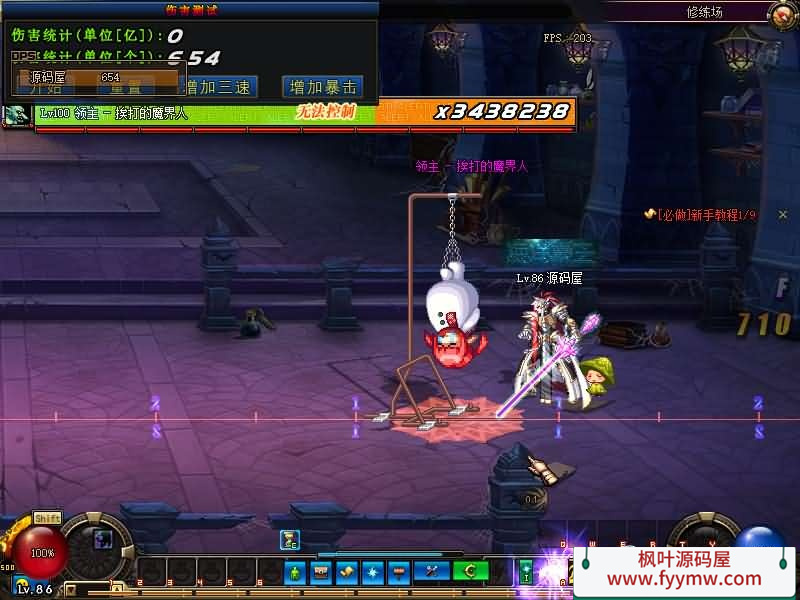Open the round map icon beside 修练场
Screen dimensions: 800x600
click(783, 13)
